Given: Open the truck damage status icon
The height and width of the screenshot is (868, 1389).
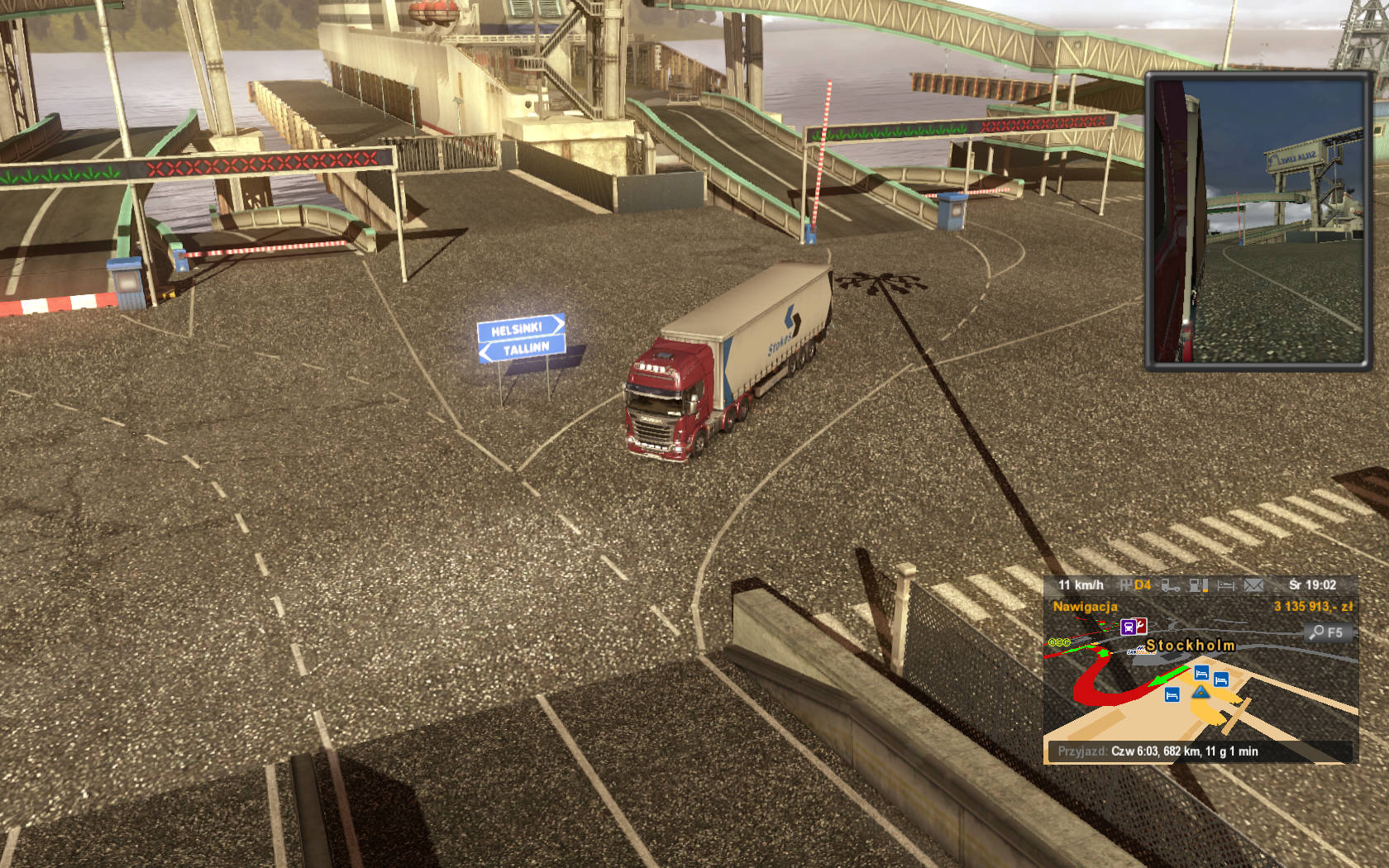Looking at the screenshot, I should (x=1170, y=585).
